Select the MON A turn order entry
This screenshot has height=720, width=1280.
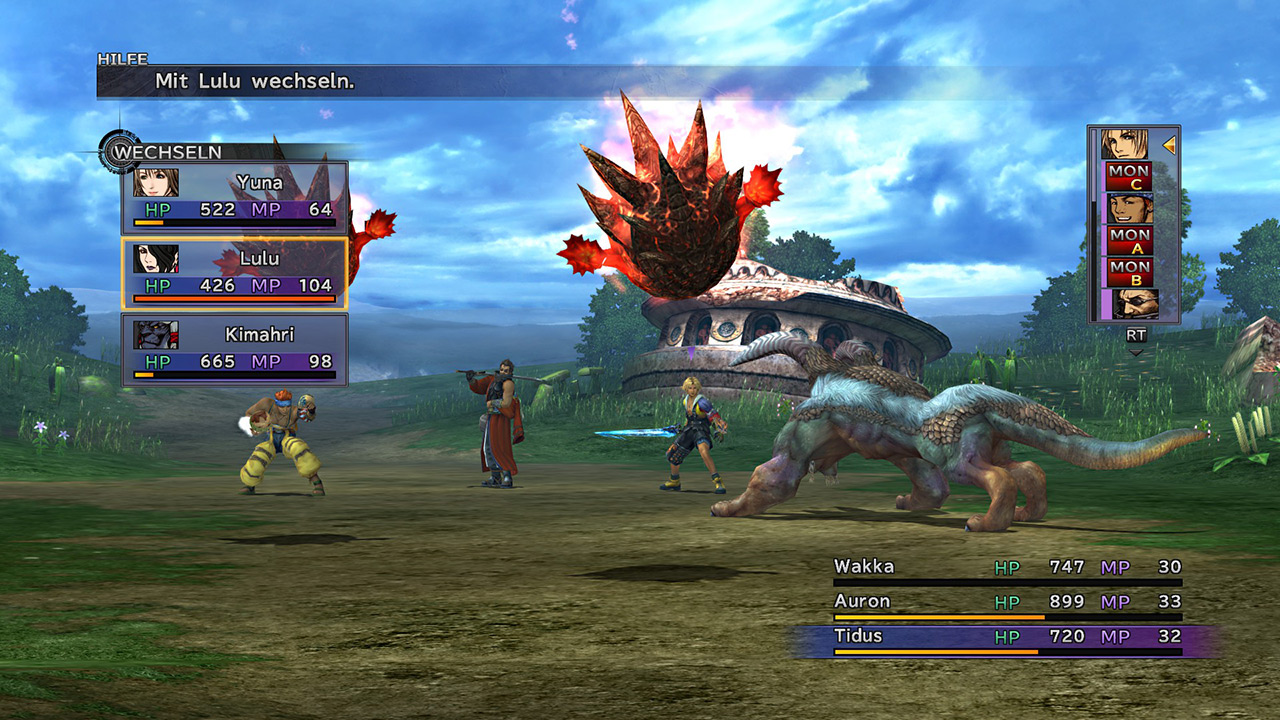tap(1129, 240)
